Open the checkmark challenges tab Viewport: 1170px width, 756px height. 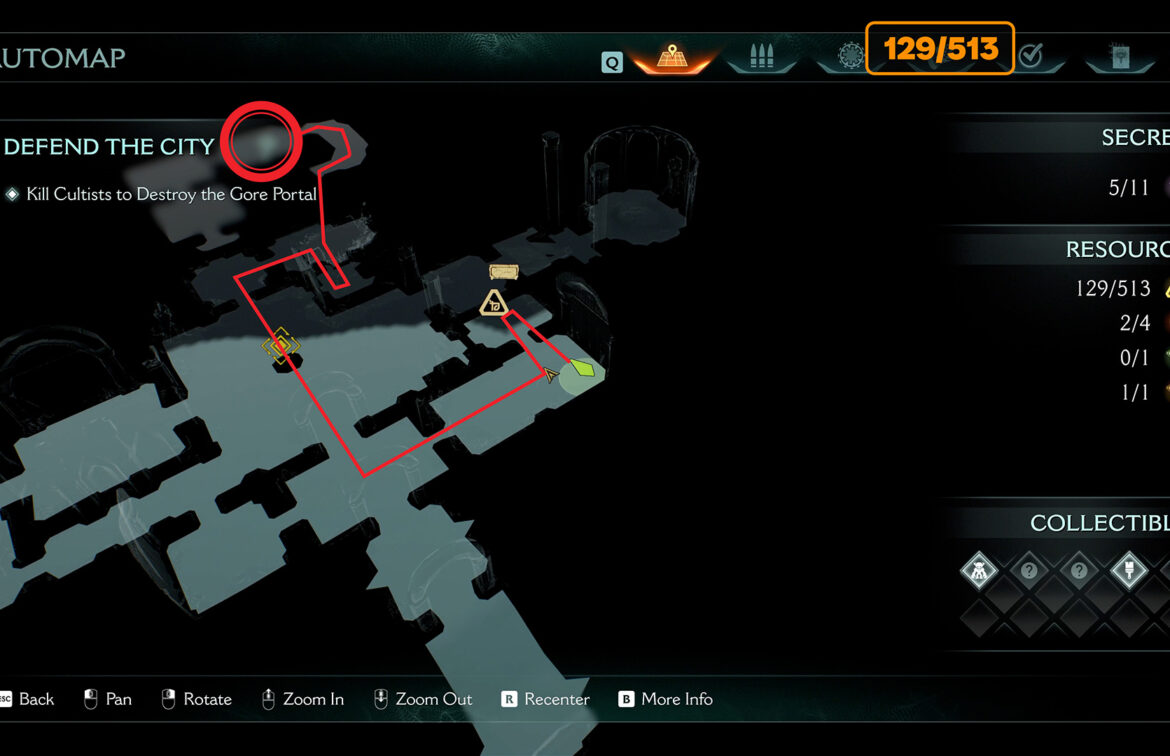1031,57
